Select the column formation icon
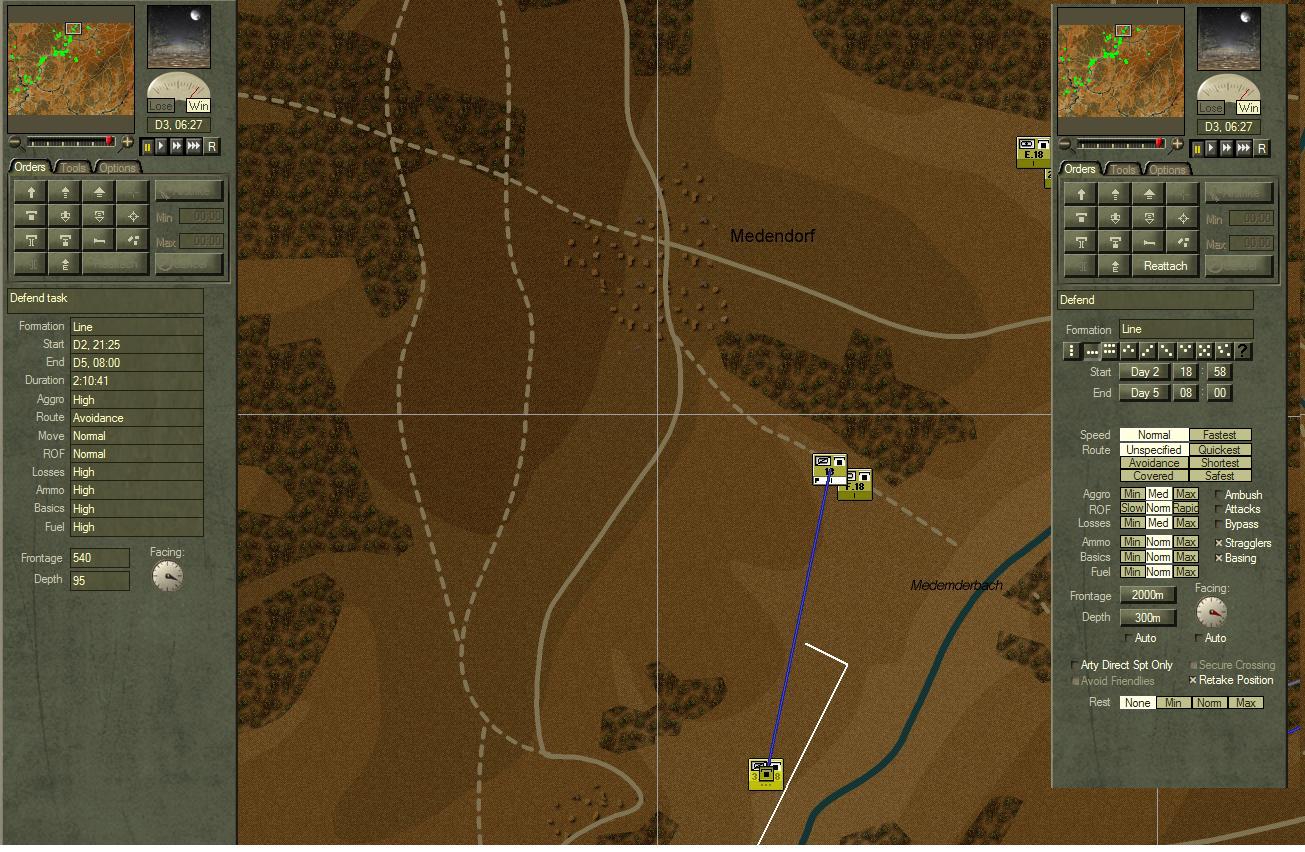This screenshot has height=852, width=1305. pos(1072,350)
